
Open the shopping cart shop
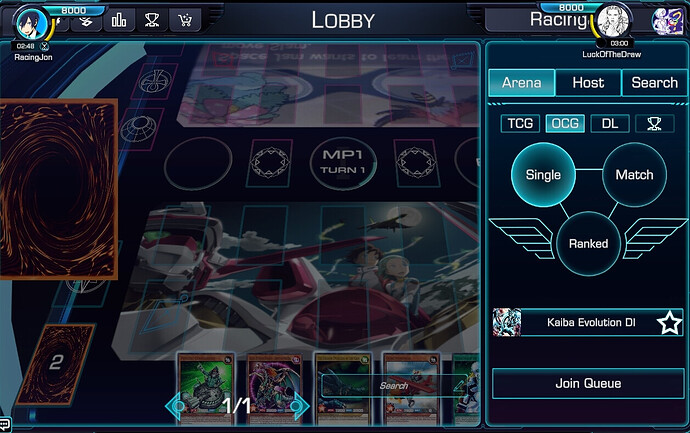[184, 19]
